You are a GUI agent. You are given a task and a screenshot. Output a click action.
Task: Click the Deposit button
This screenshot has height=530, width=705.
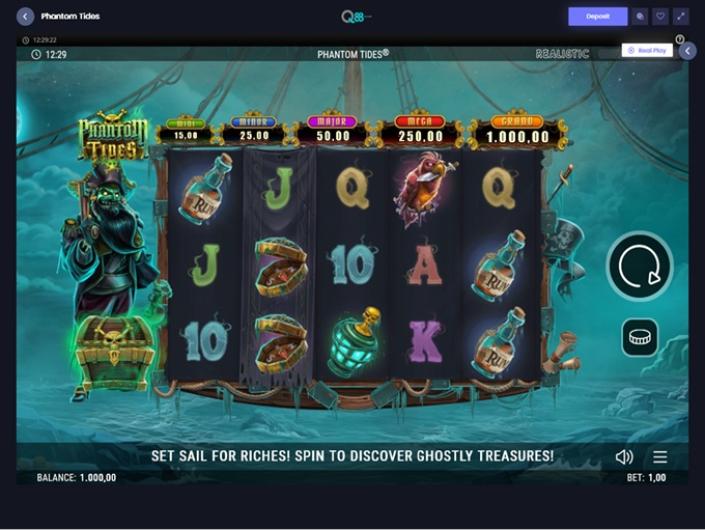pyautogui.click(x=598, y=16)
